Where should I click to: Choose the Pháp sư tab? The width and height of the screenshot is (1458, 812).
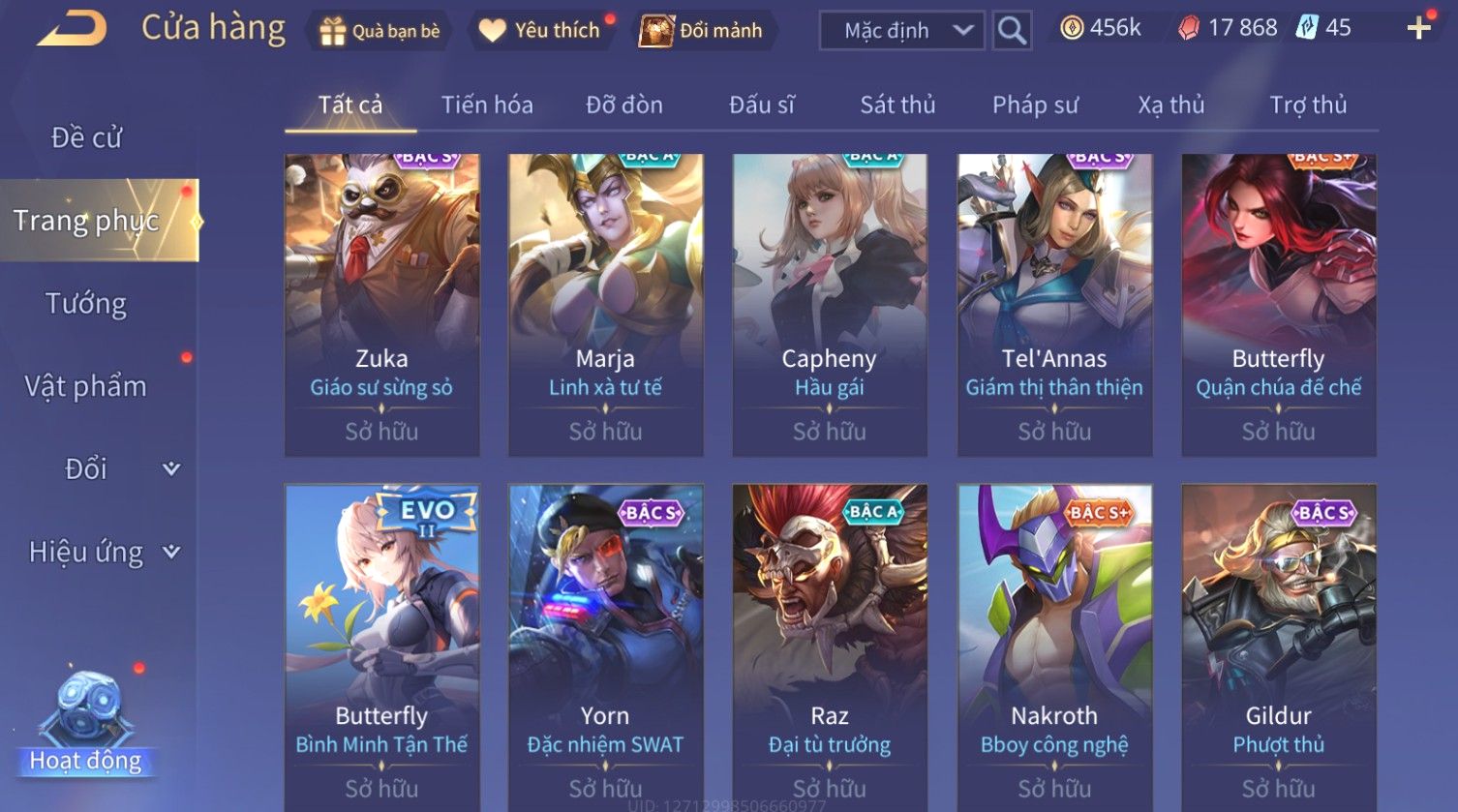pyautogui.click(x=1035, y=105)
